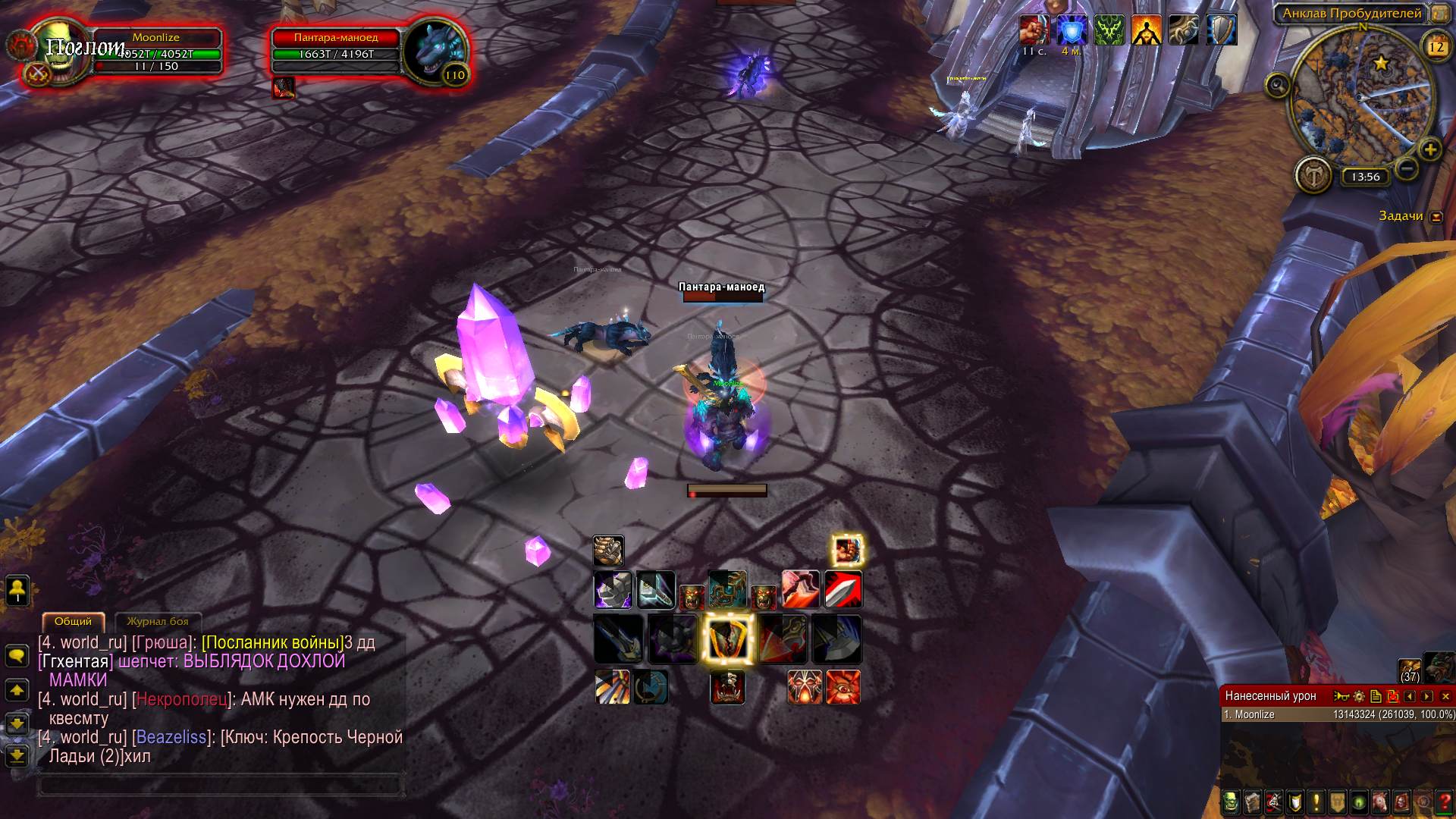Open the damage meter gear settings
Image resolution: width=1456 pixels, height=819 pixels.
pos(1359,696)
